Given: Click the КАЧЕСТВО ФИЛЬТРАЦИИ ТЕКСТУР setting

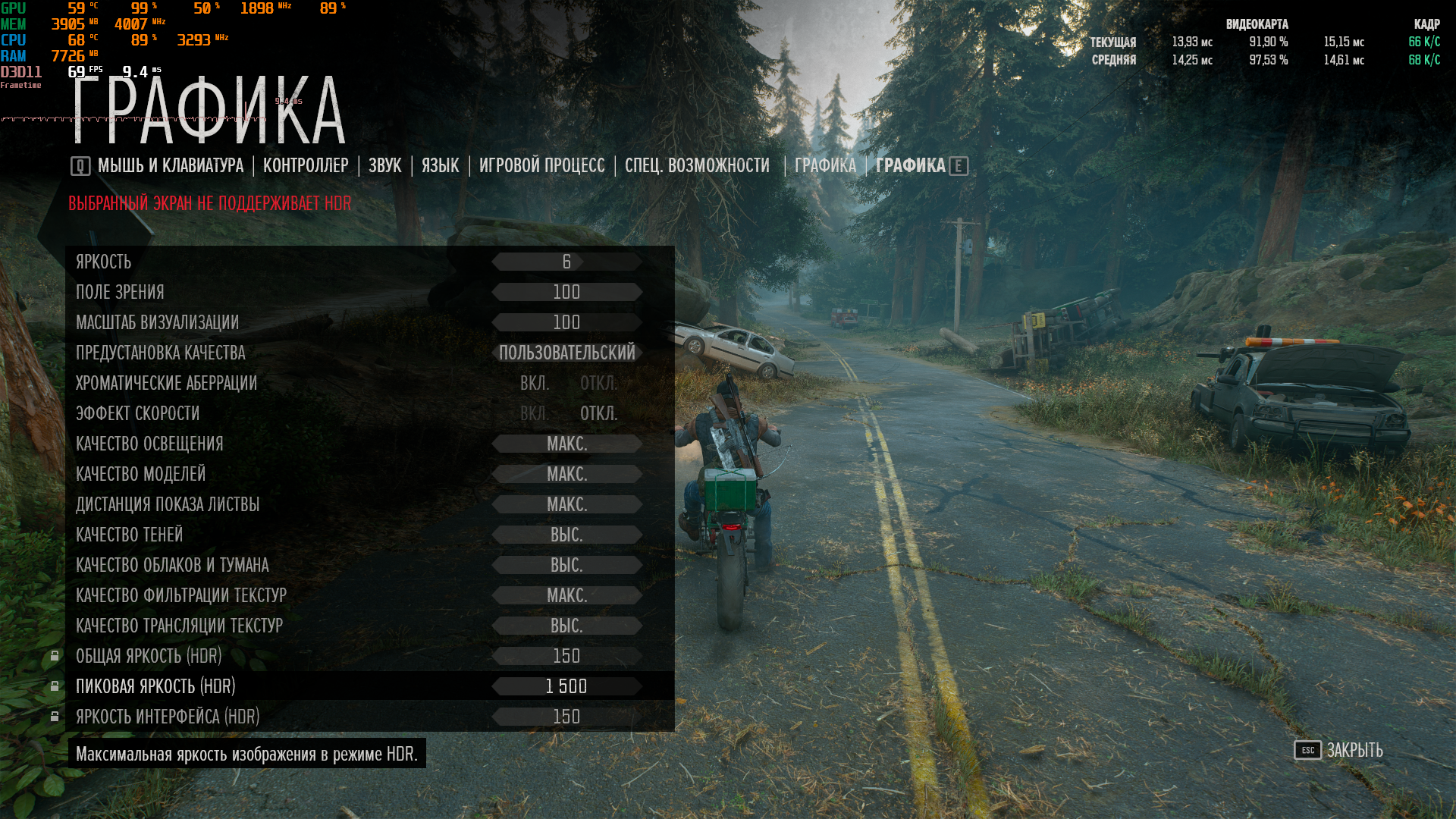Looking at the screenshot, I should tap(180, 596).
